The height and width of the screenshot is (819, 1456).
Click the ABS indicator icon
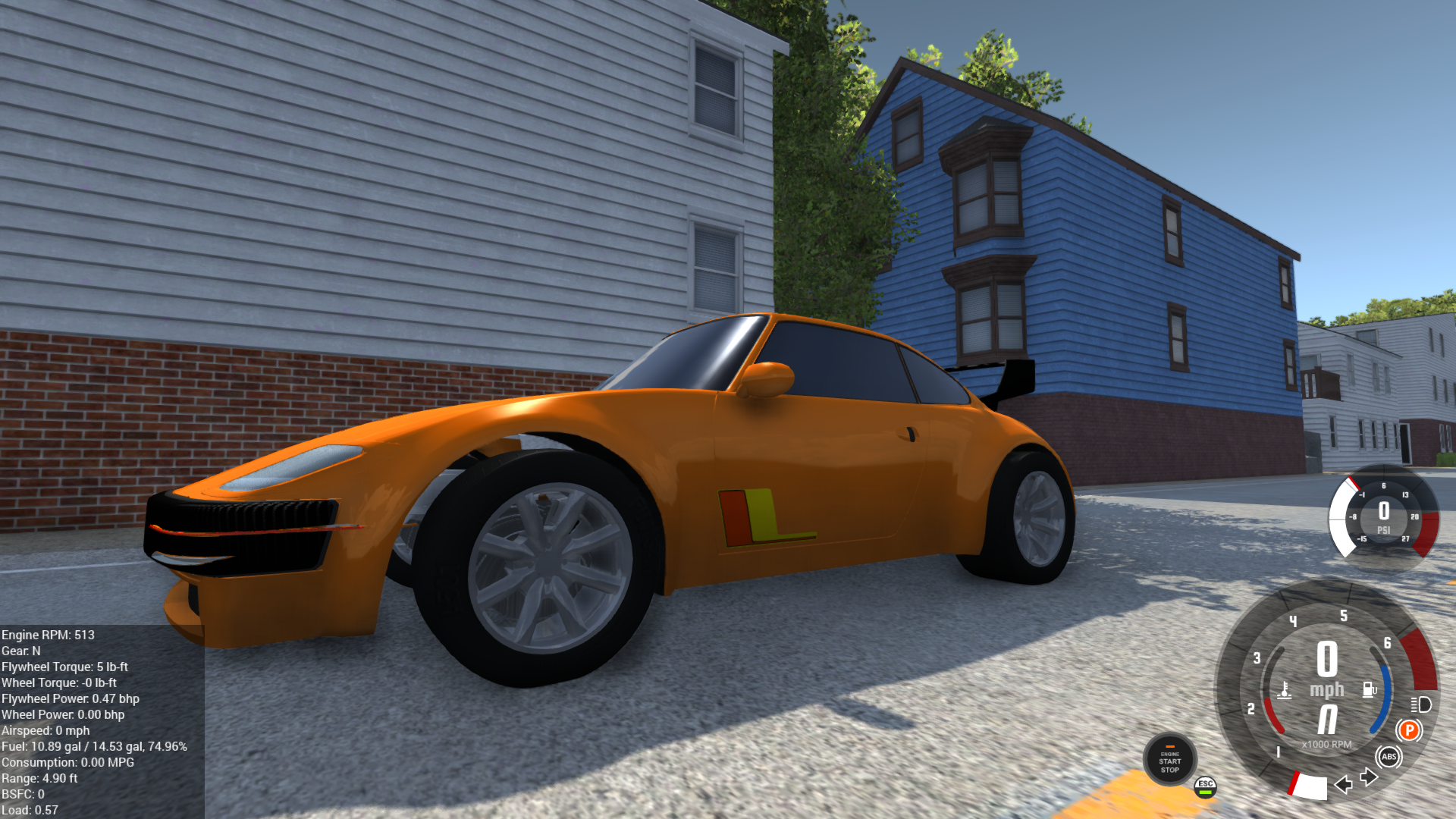coord(1389,756)
